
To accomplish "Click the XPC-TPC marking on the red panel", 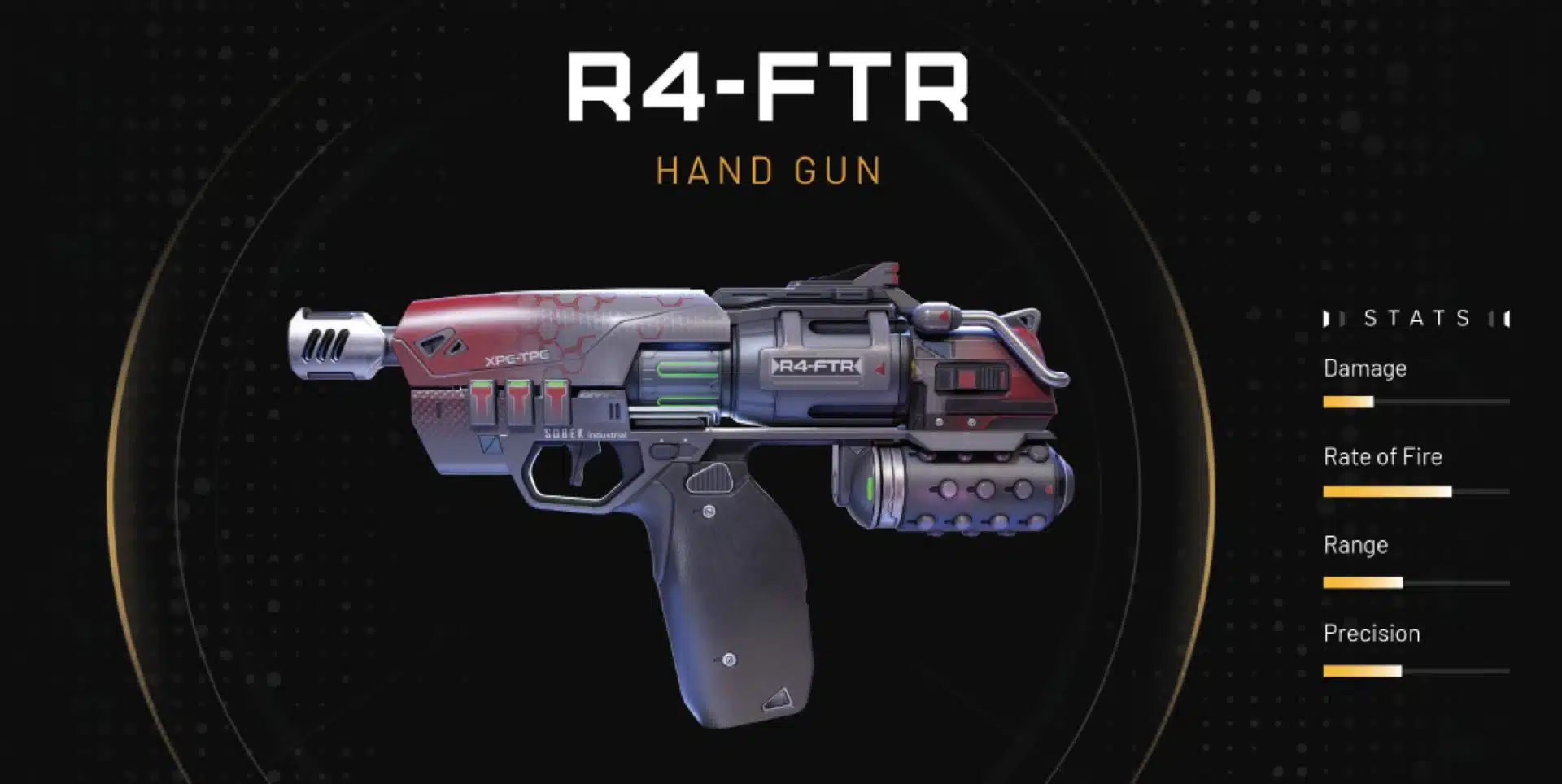I will pyautogui.click(x=517, y=357).
